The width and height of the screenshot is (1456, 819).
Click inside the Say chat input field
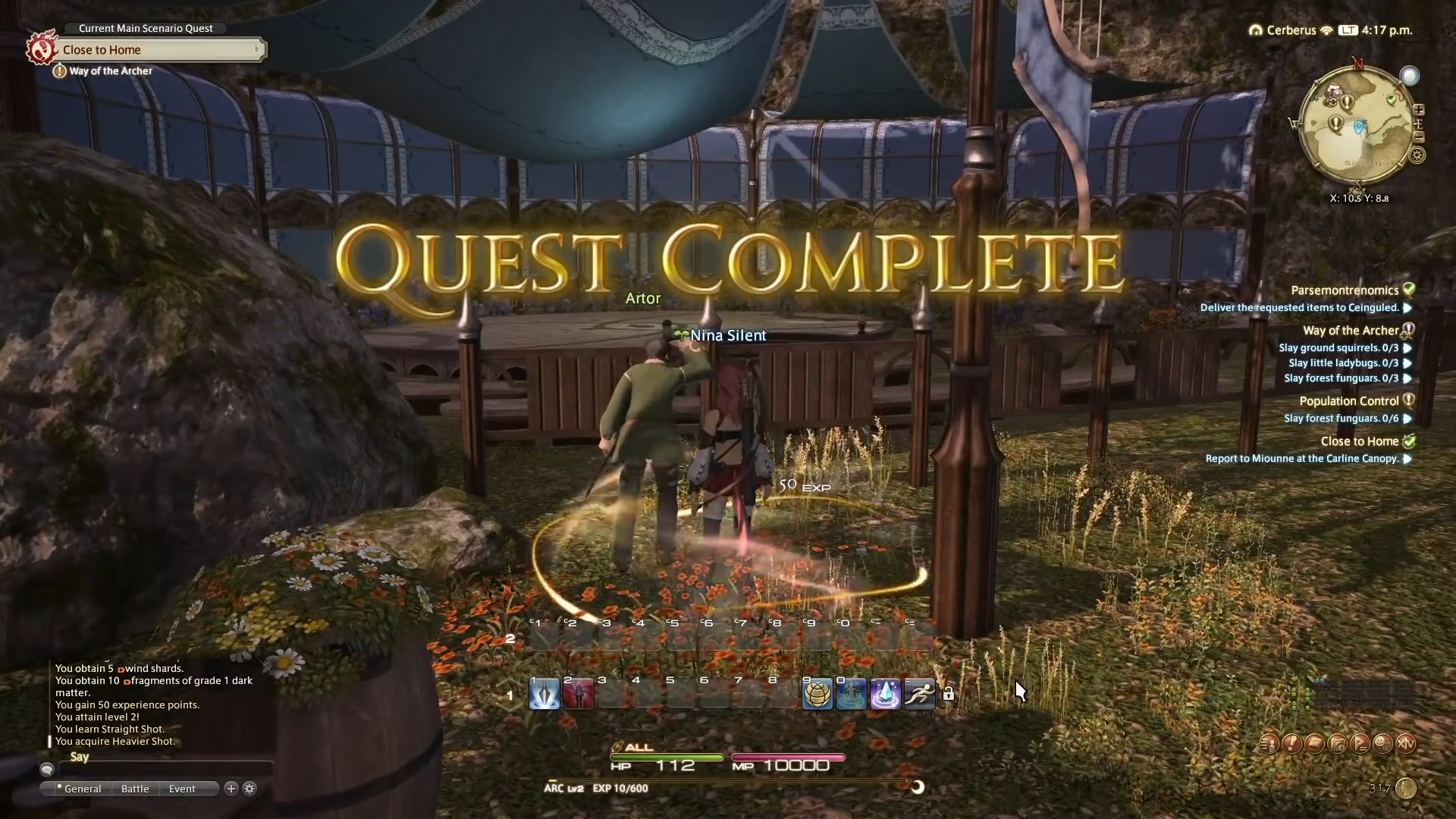(167, 769)
